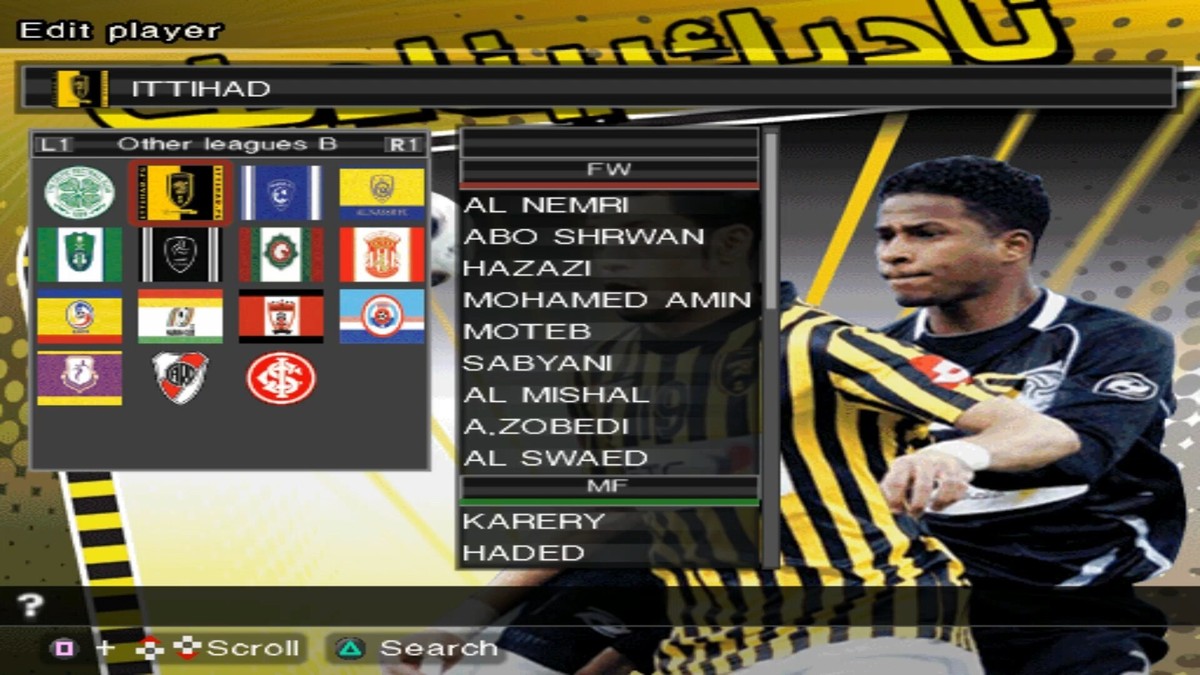Select player AL NEMRI from the list

click(546, 205)
